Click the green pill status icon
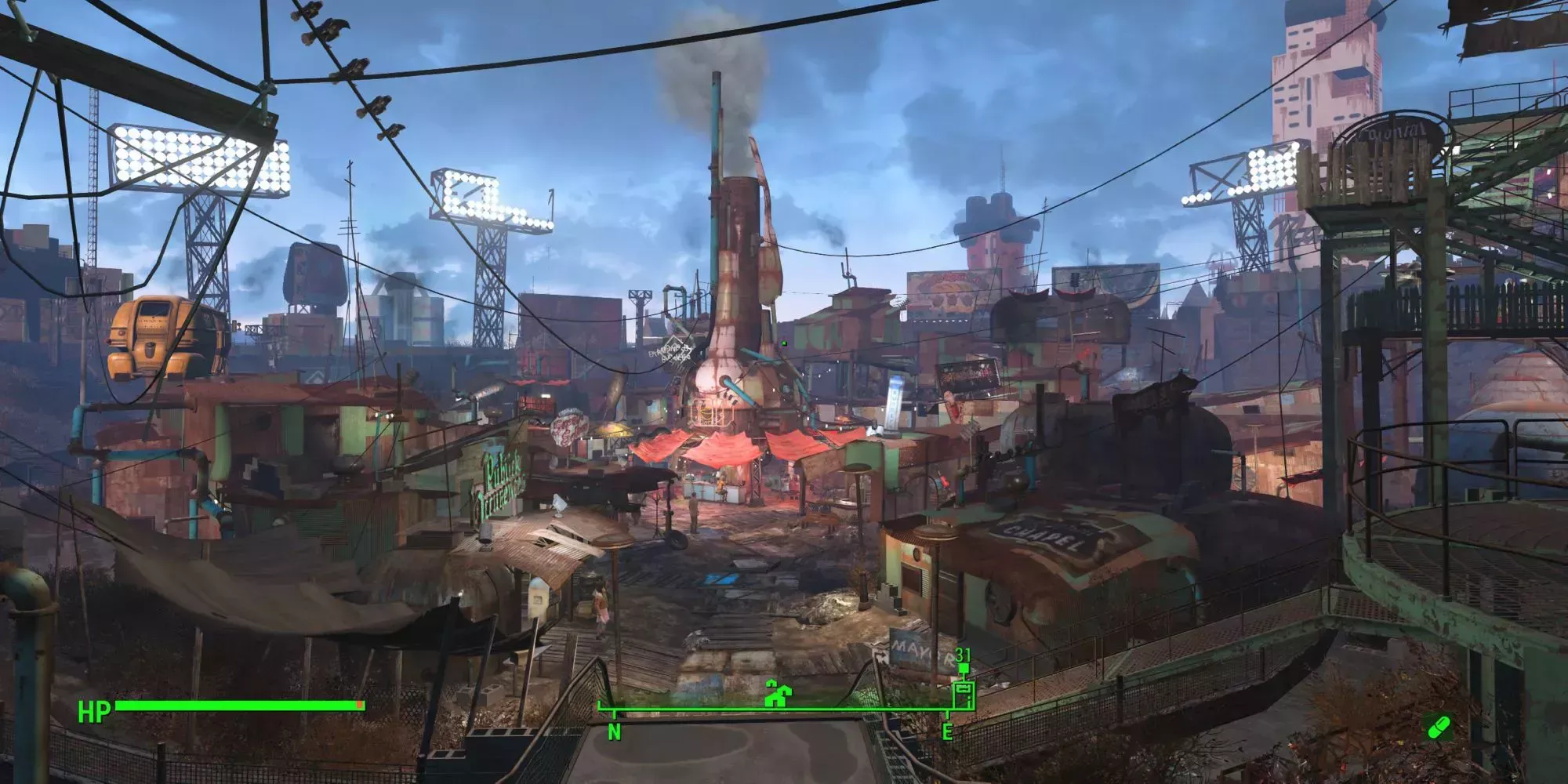 pos(1438,728)
